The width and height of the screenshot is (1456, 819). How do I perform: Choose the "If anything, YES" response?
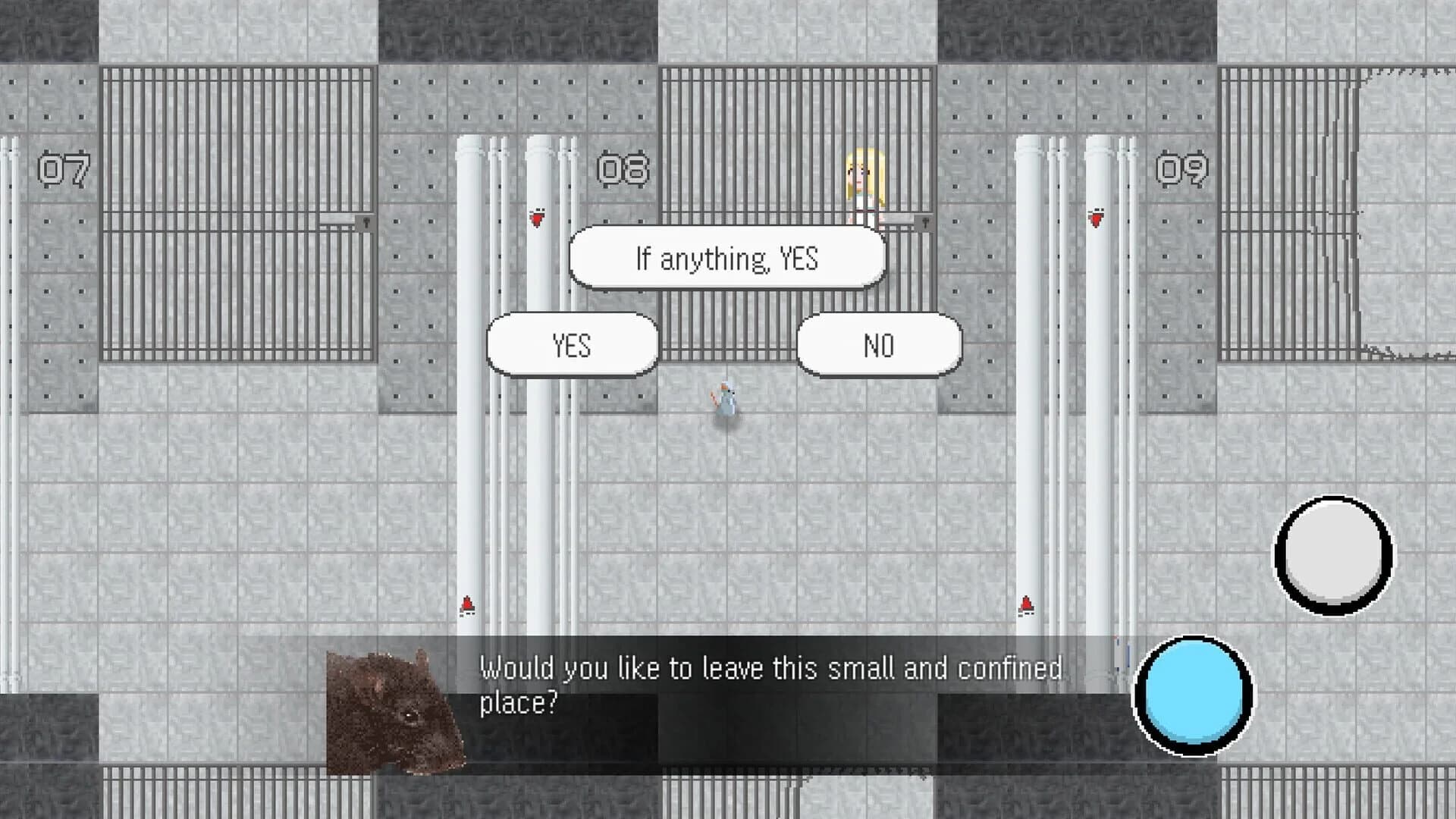(x=726, y=257)
